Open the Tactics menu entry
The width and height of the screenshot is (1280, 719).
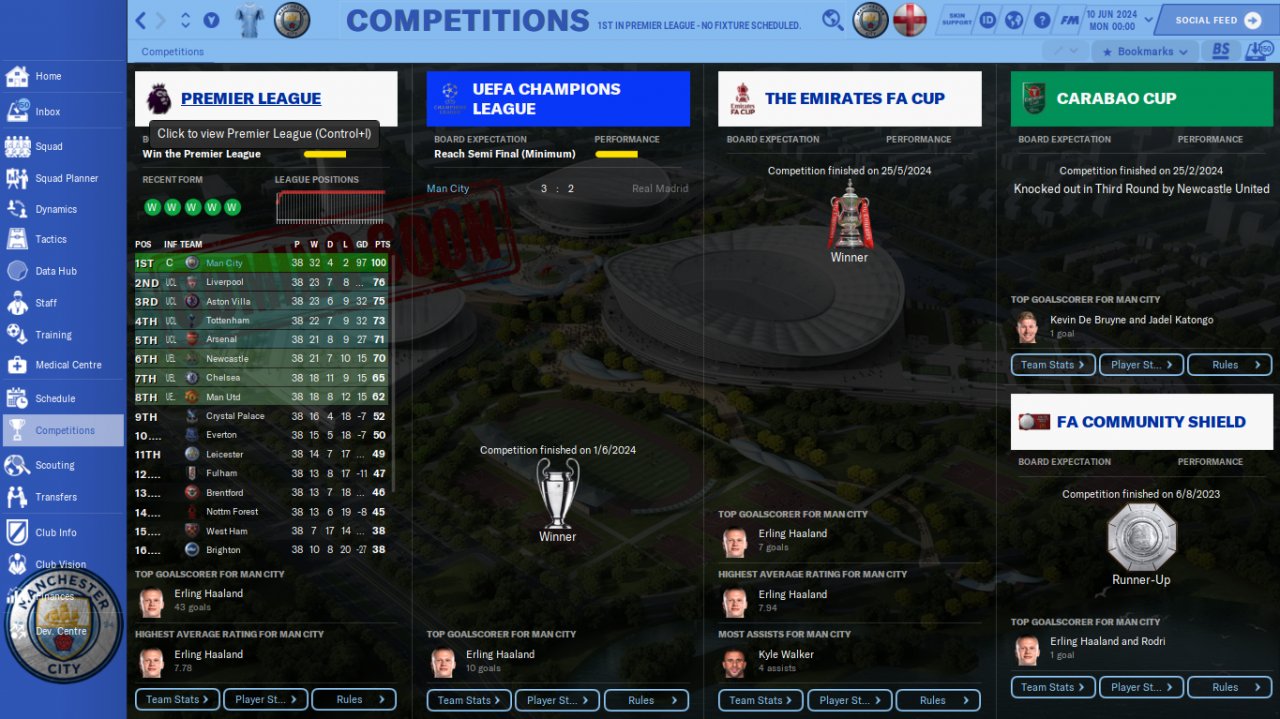(x=50, y=239)
